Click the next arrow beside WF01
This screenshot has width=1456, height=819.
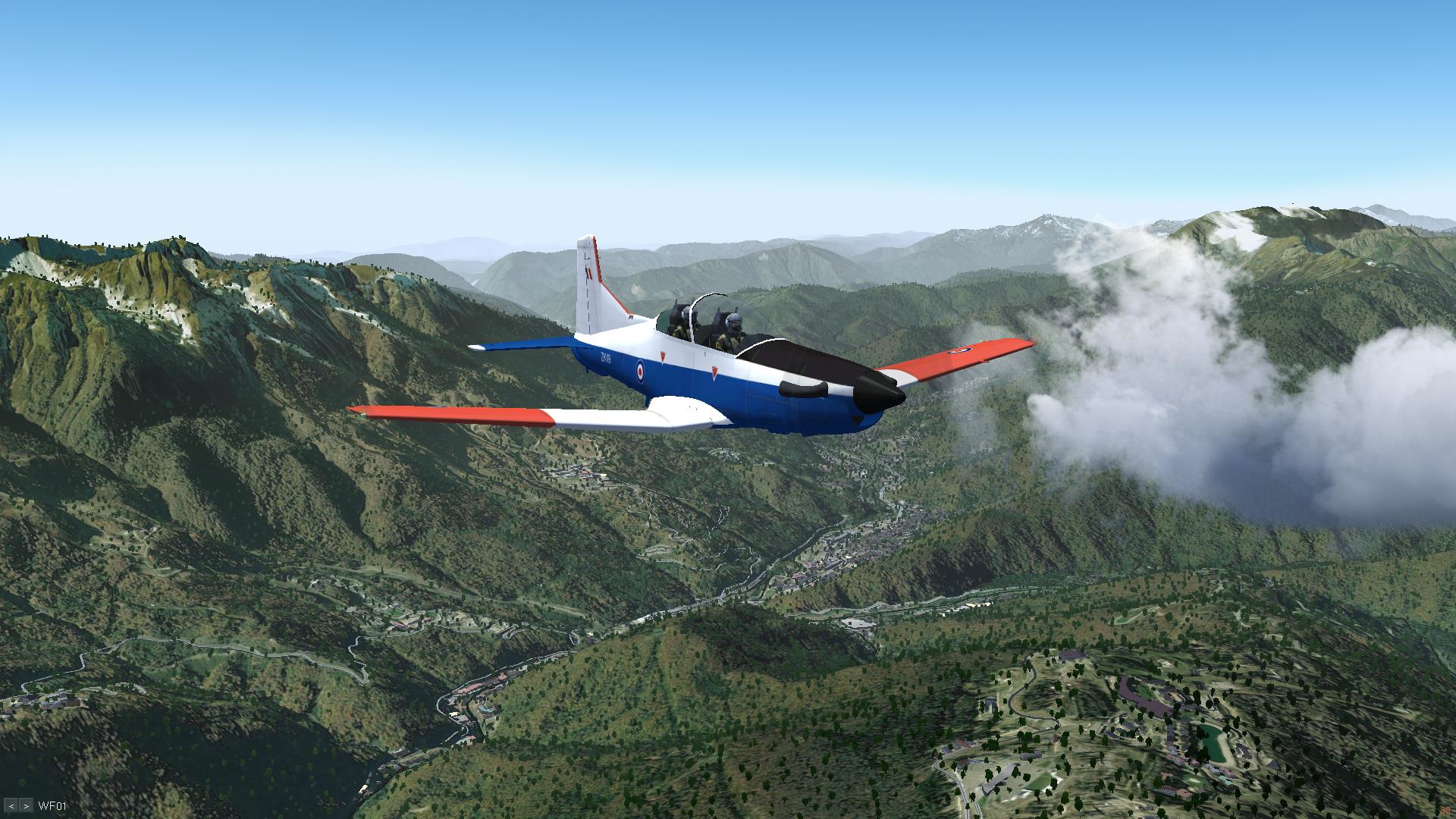pos(27,806)
